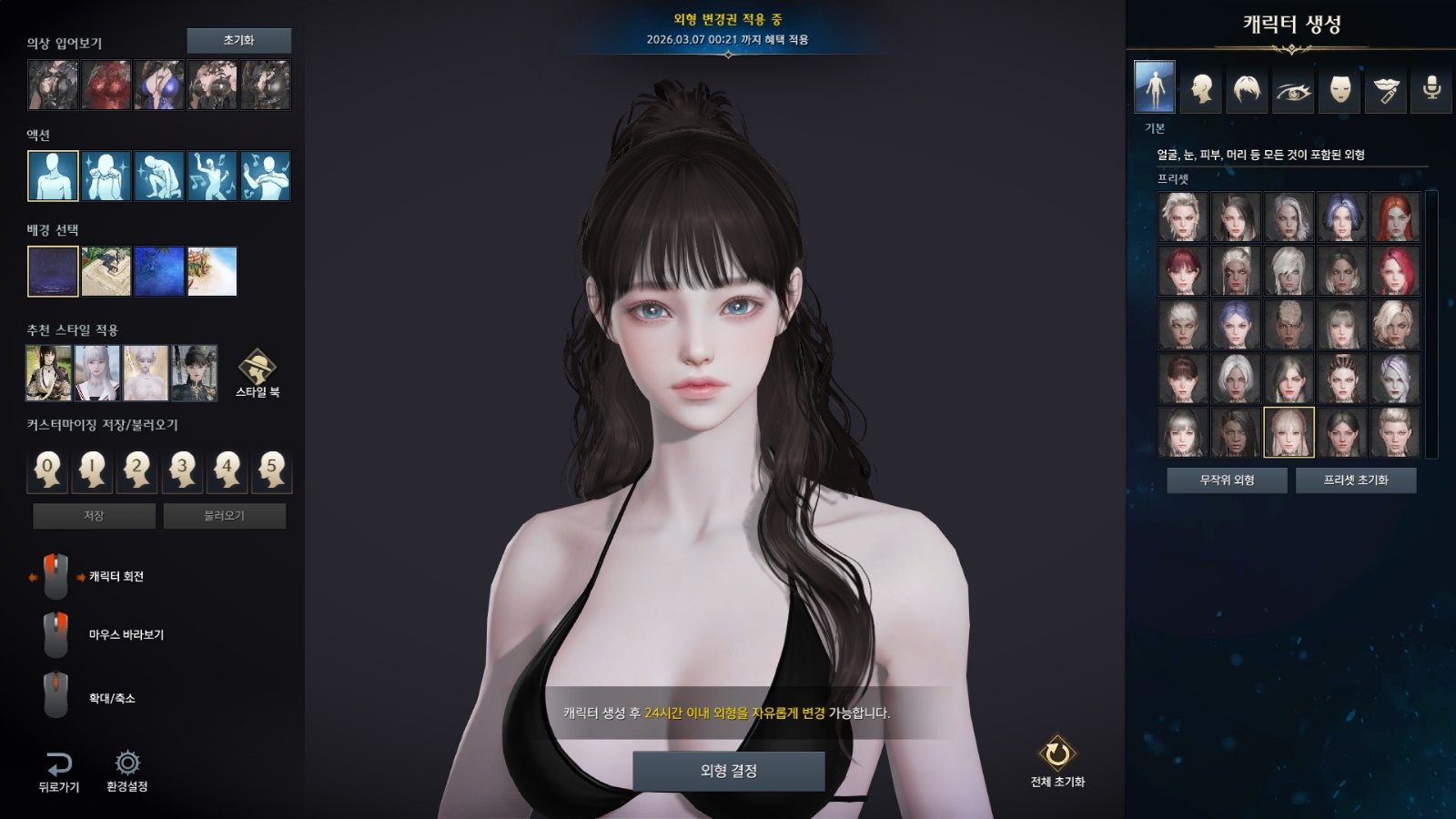Load customization with 불러오기 button

224,516
